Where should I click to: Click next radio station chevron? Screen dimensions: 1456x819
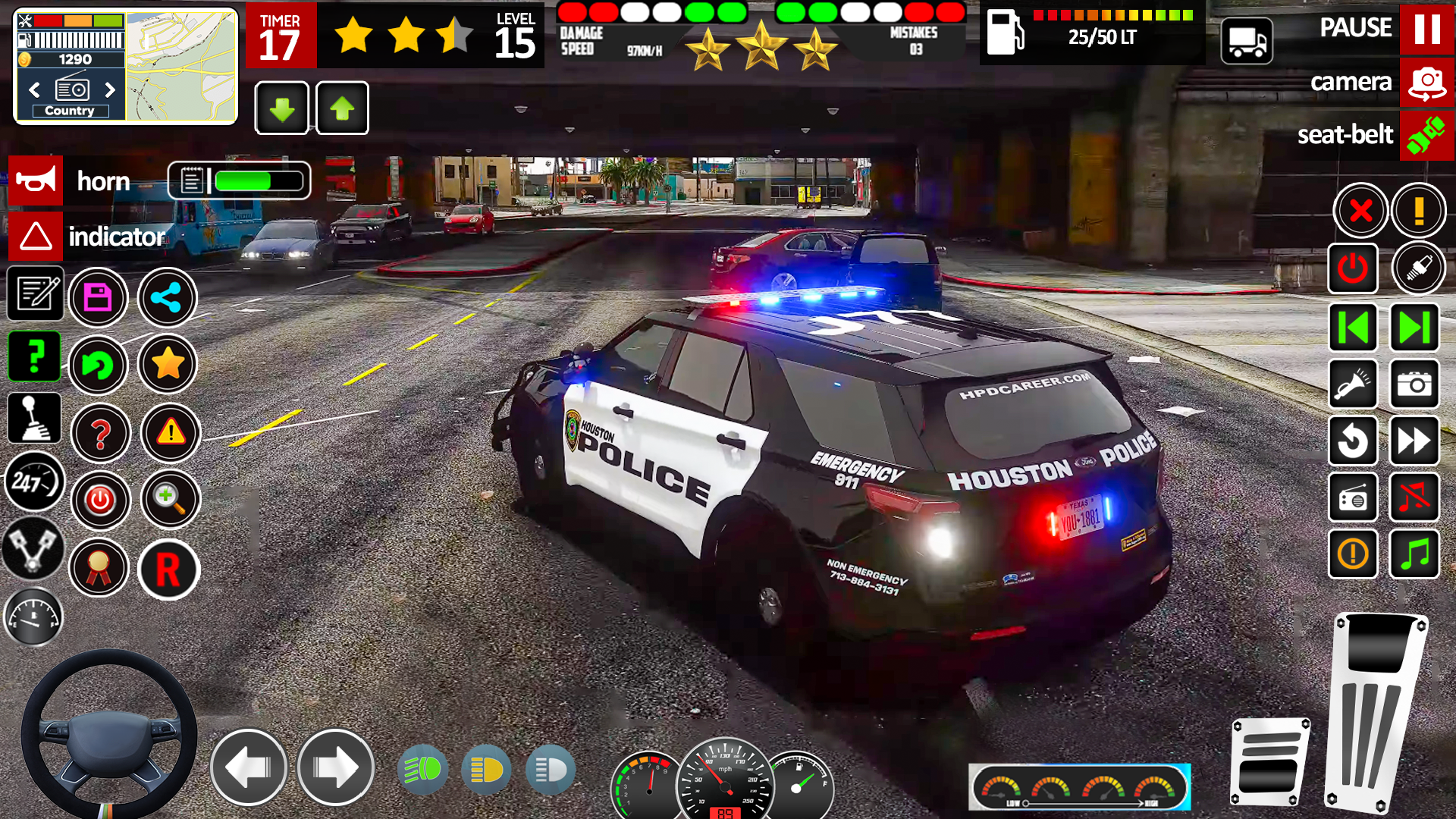(112, 90)
